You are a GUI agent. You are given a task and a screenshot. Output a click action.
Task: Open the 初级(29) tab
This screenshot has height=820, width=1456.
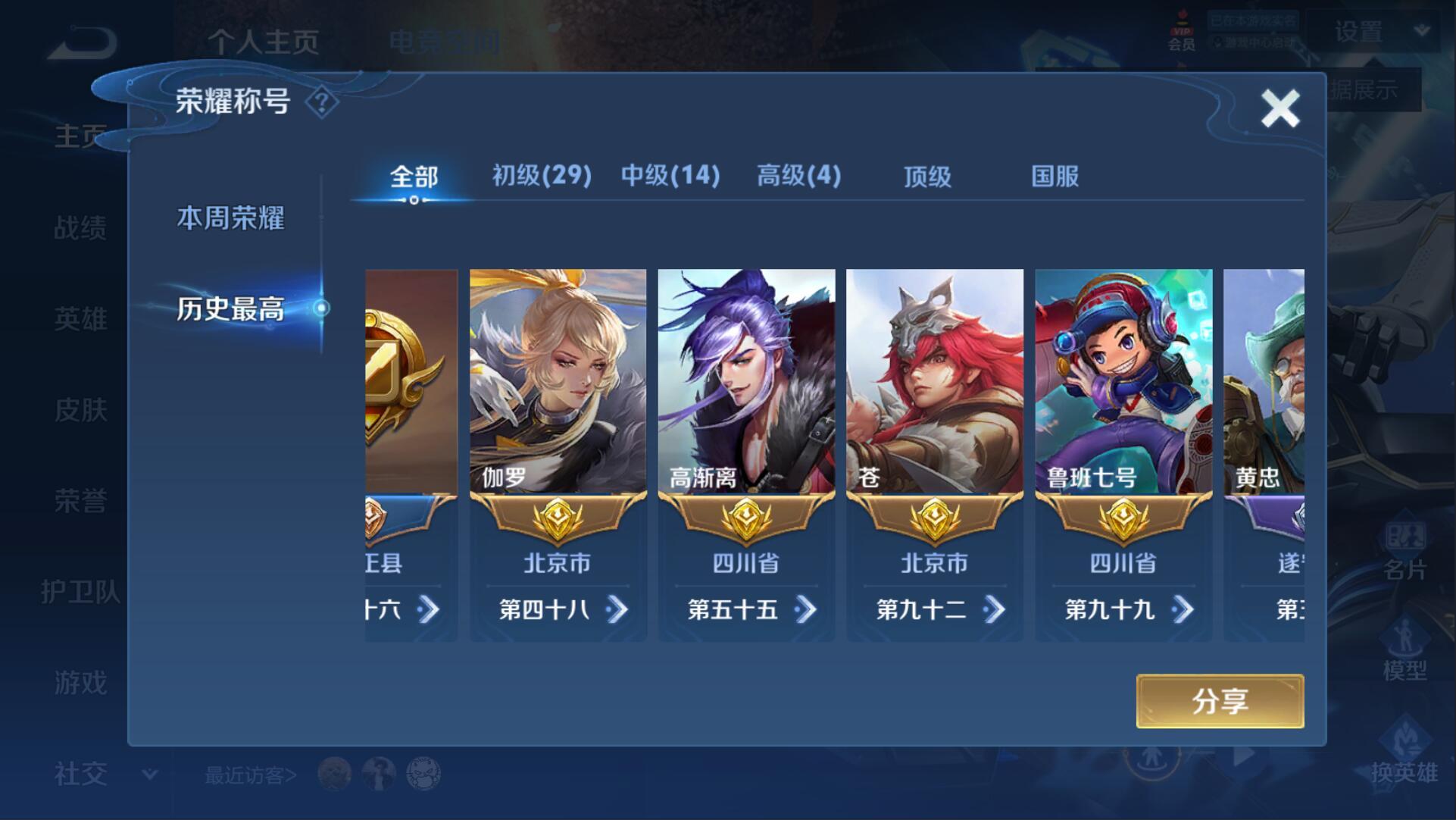(542, 176)
